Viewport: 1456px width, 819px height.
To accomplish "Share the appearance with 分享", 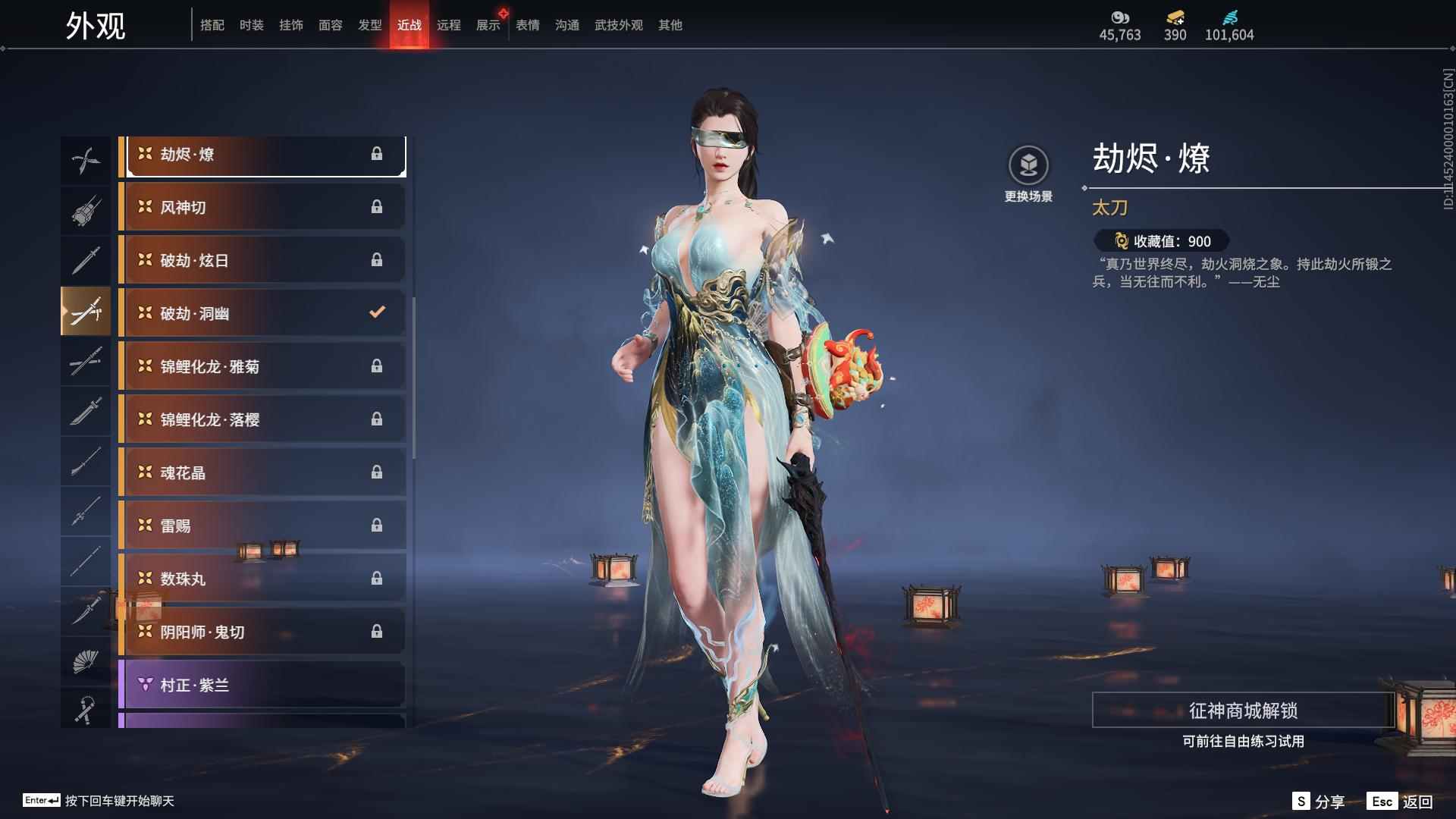I will pyautogui.click(x=1318, y=802).
